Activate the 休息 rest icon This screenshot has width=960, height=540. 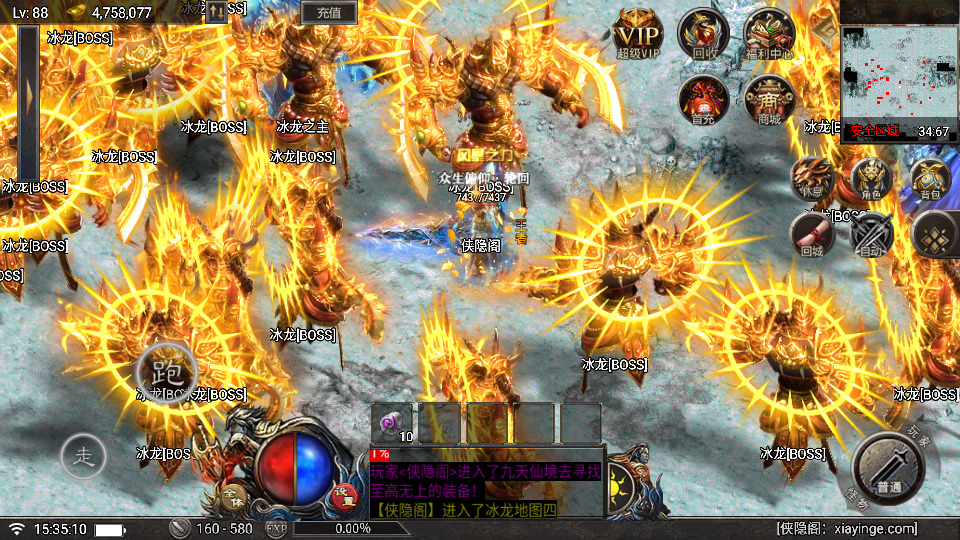(x=811, y=179)
